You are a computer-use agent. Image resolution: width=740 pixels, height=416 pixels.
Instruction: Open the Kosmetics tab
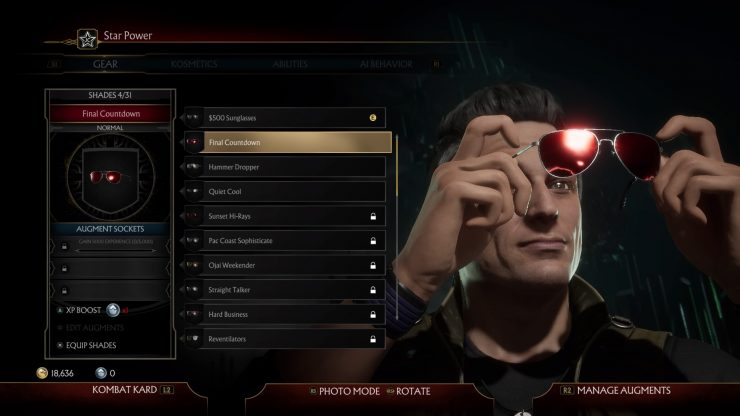194,63
